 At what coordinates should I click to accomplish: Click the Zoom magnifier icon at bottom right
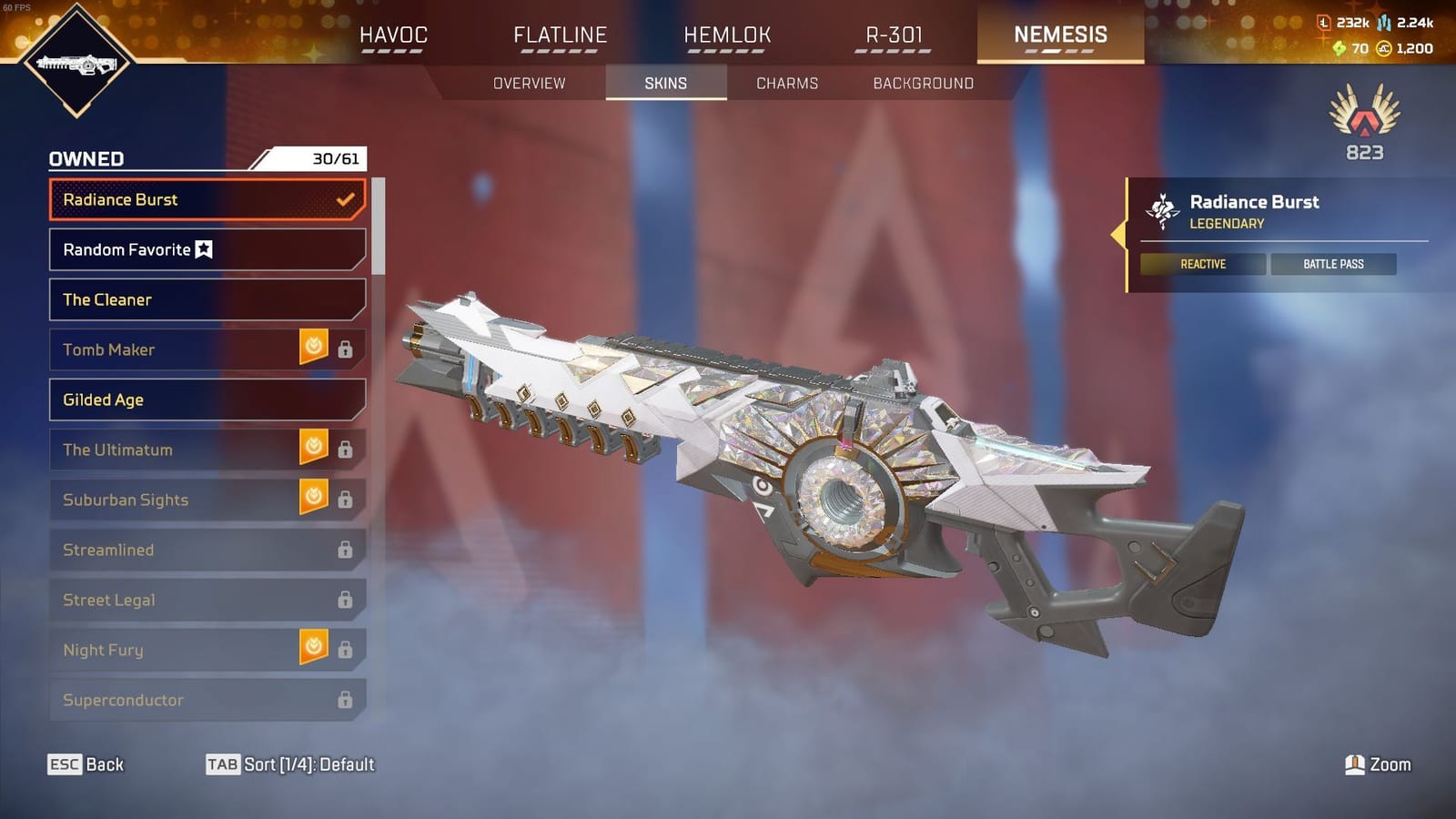click(1354, 764)
